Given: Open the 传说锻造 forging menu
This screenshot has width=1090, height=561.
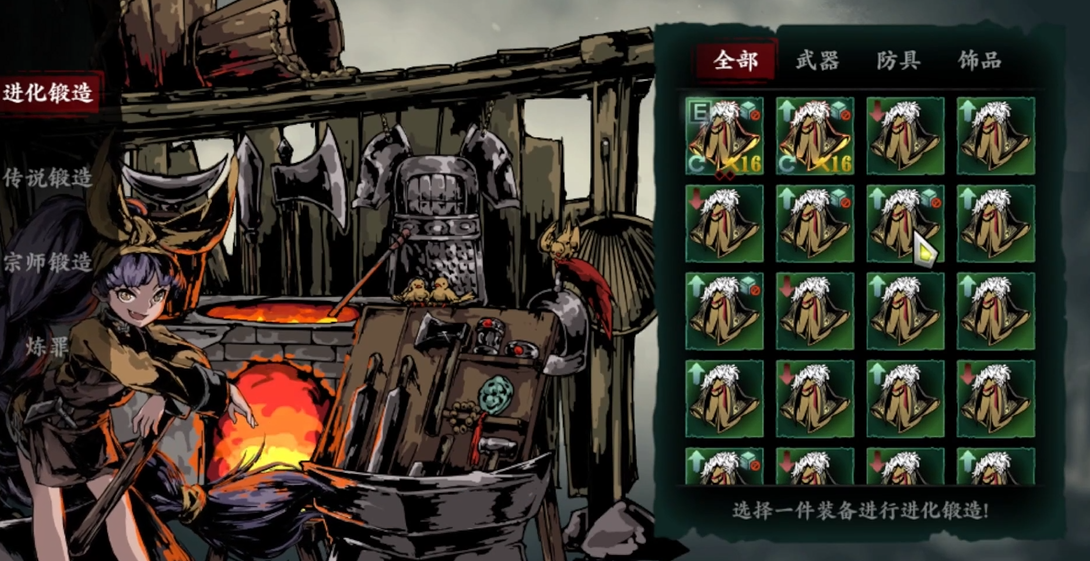Looking at the screenshot, I should pos(48,179).
